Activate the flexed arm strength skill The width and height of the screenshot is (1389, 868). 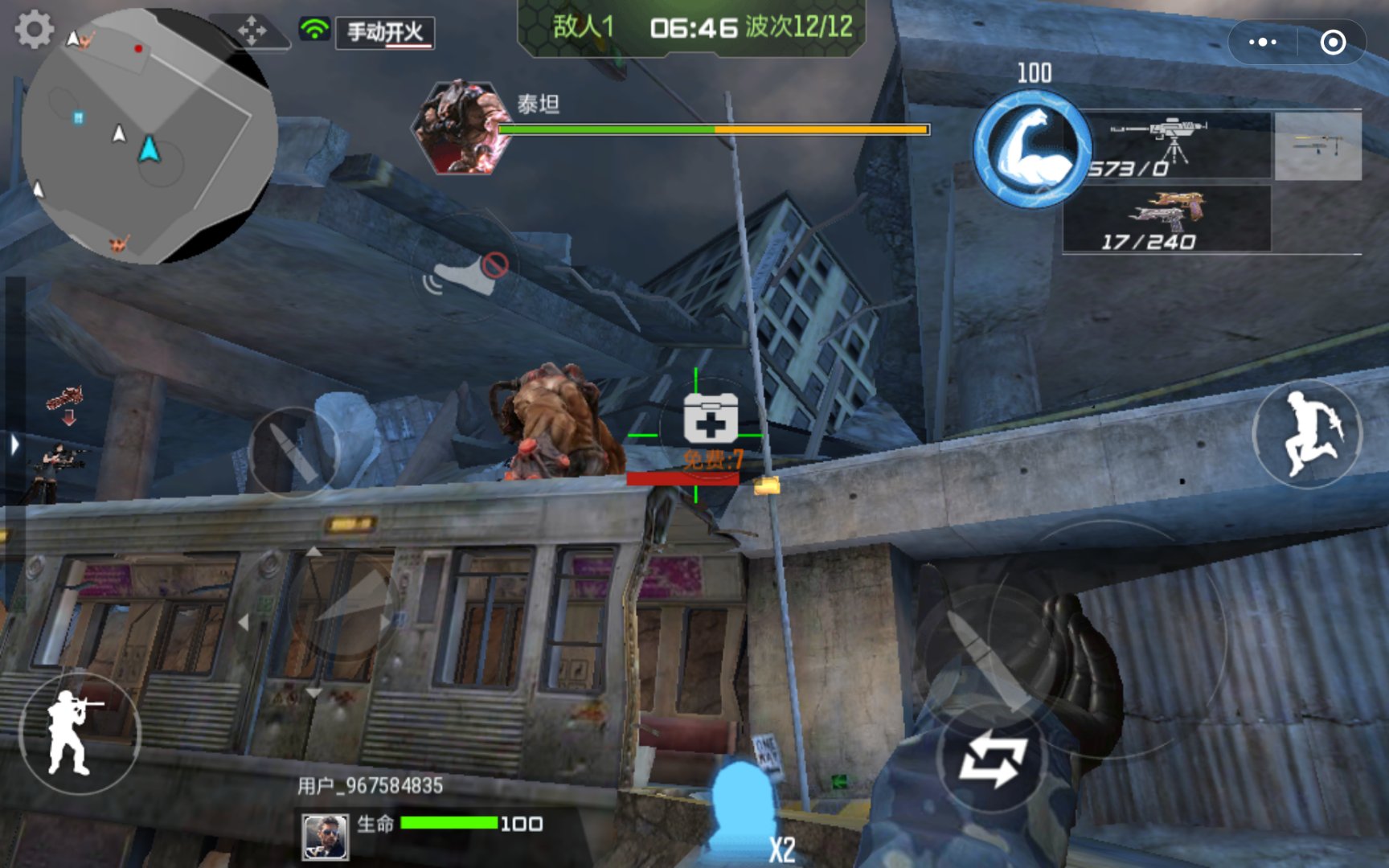[1032, 149]
